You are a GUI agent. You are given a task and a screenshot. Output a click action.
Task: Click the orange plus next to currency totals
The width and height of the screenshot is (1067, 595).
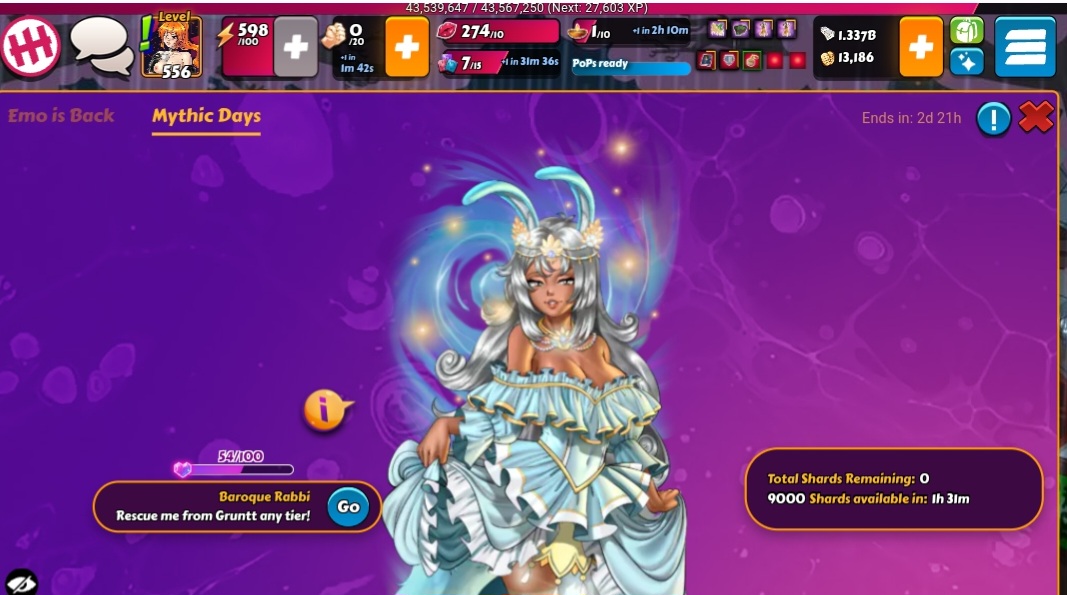click(x=921, y=47)
